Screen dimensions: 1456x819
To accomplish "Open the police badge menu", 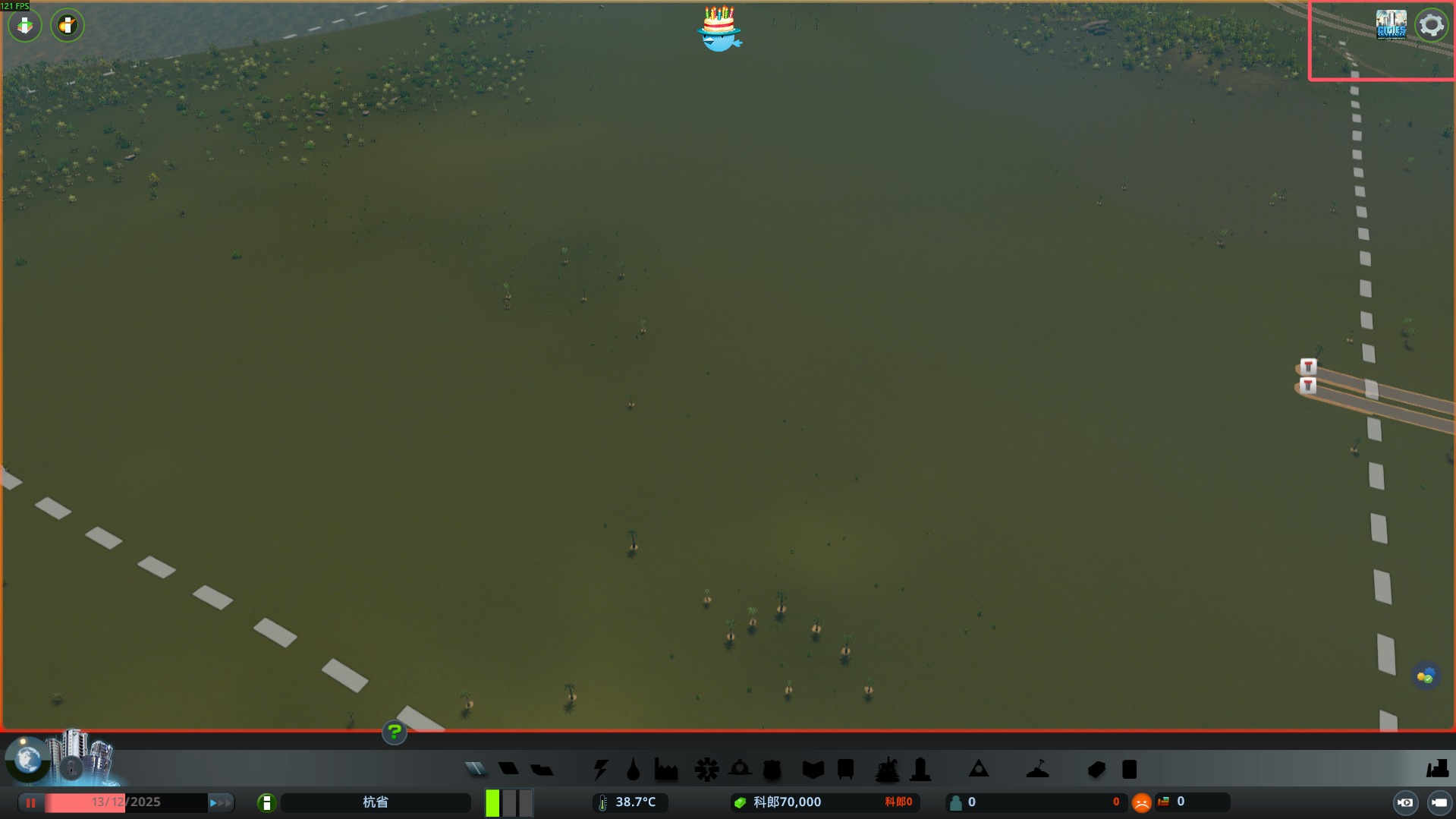I will click(x=772, y=770).
